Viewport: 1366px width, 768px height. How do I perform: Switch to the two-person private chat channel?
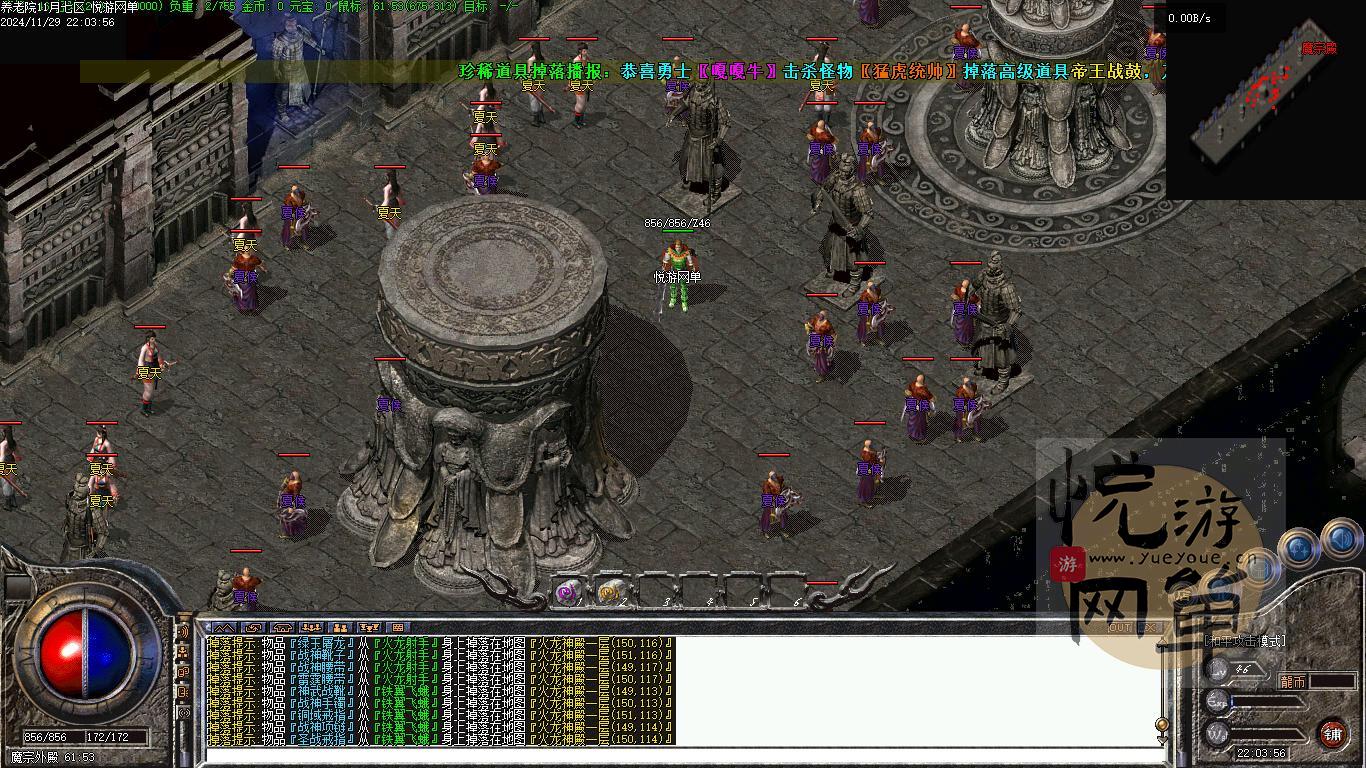pos(340,628)
